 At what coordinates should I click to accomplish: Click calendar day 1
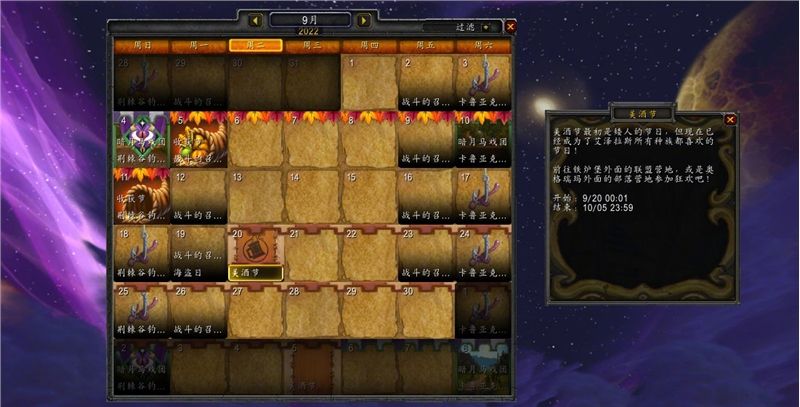pyautogui.click(x=369, y=82)
